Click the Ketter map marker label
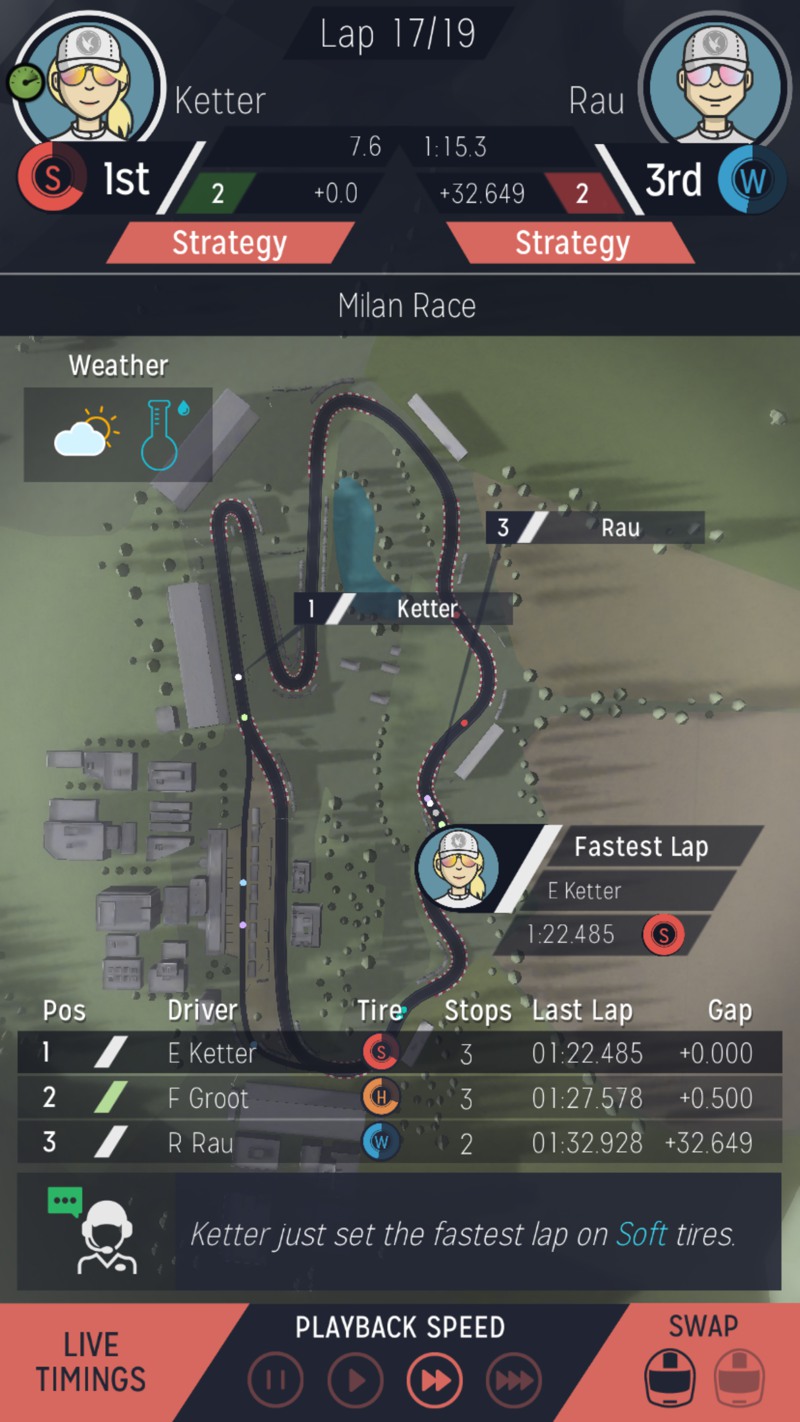800x1422 pixels. (403, 608)
